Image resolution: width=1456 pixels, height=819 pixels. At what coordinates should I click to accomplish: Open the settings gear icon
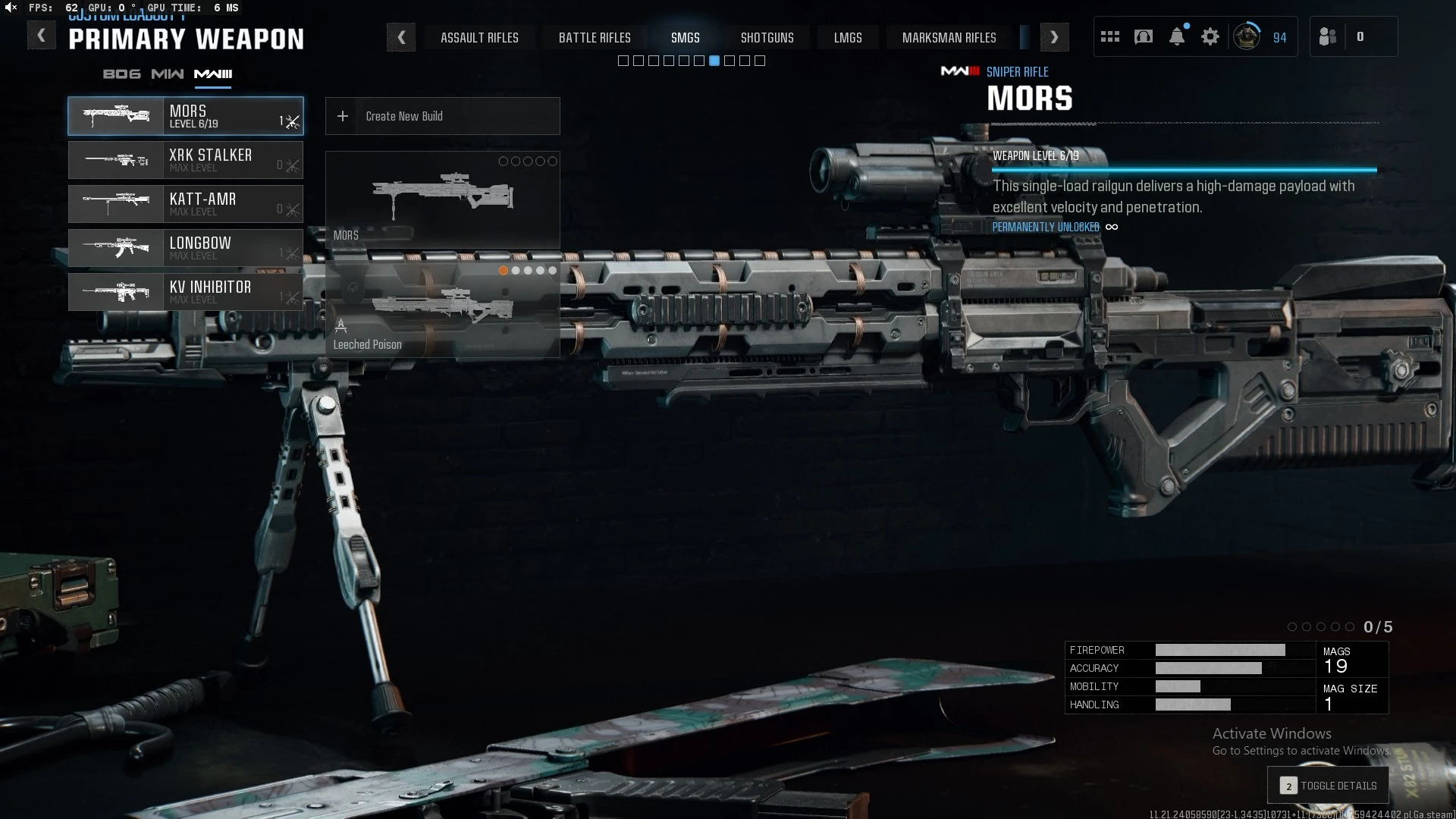[x=1210, y=37]
